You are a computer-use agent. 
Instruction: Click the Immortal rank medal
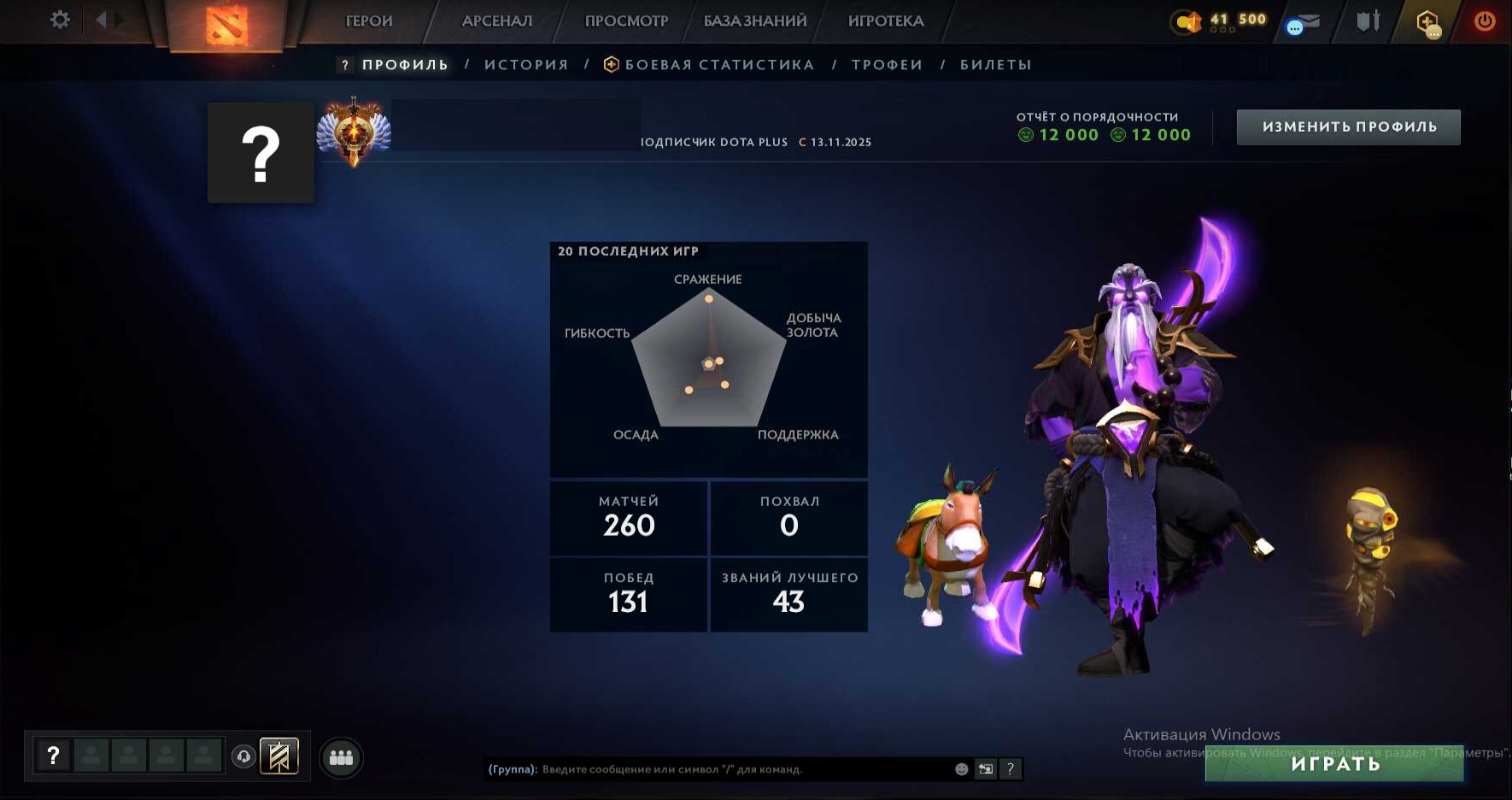tap(354, 132)
